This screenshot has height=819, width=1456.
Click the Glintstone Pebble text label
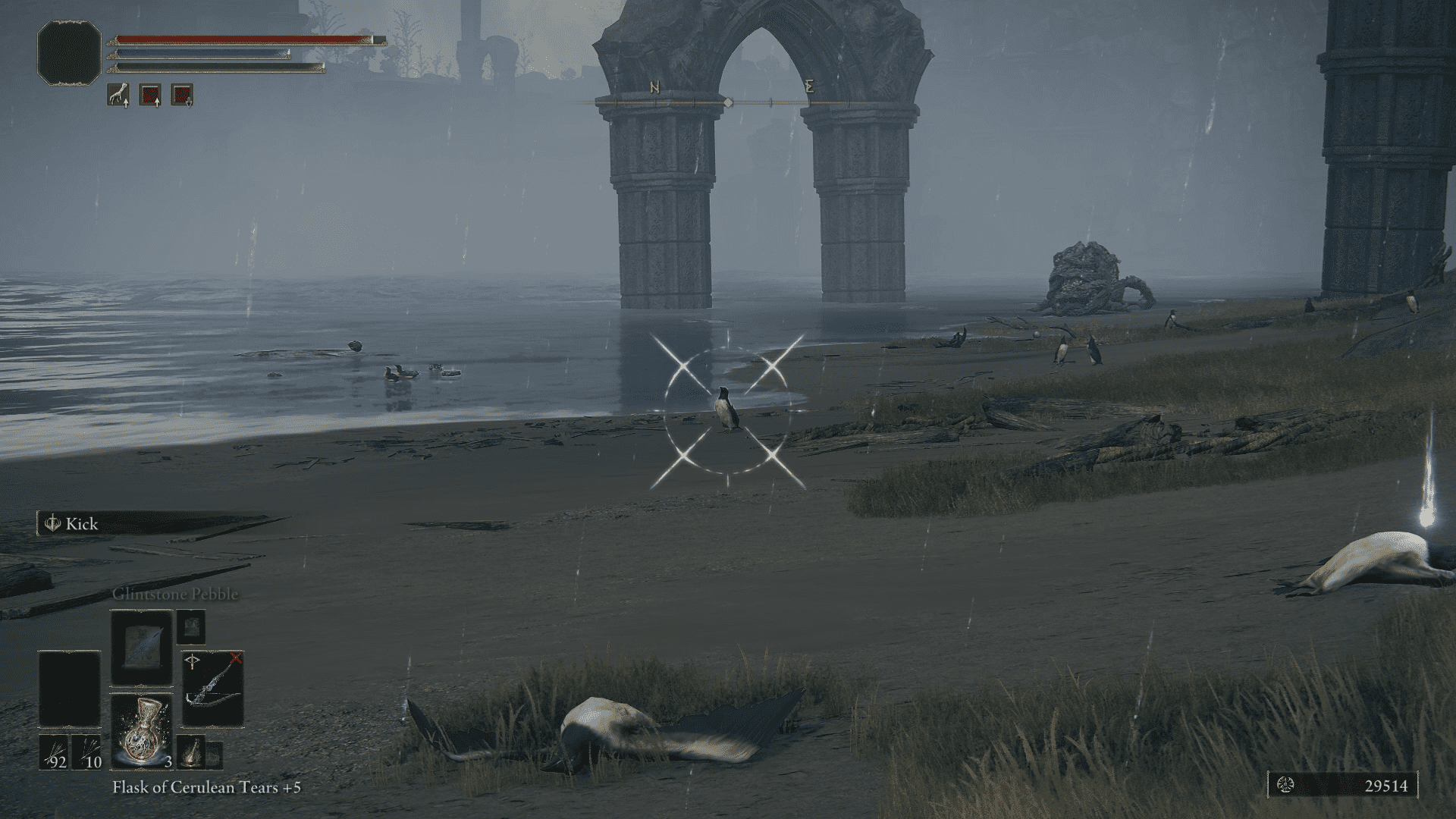pos(175,595)
